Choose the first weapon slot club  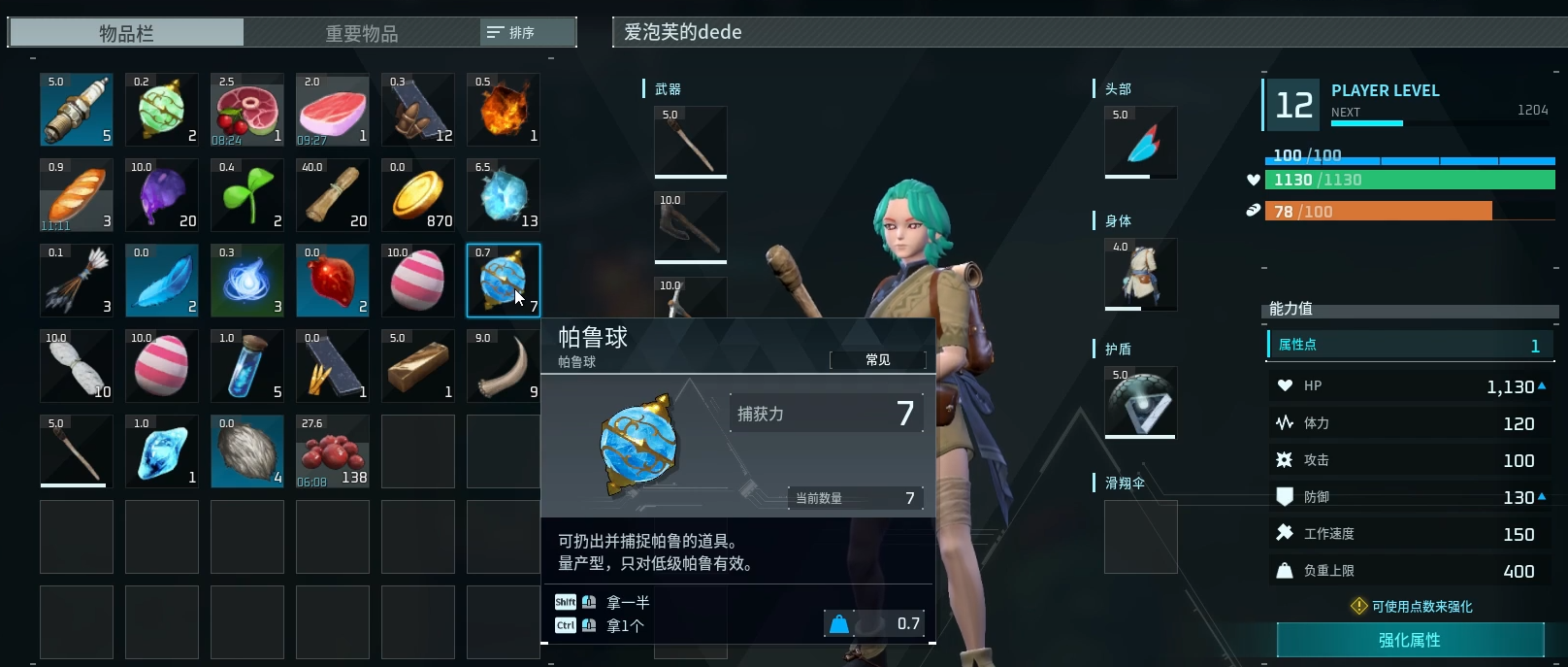tap(691, 143)
